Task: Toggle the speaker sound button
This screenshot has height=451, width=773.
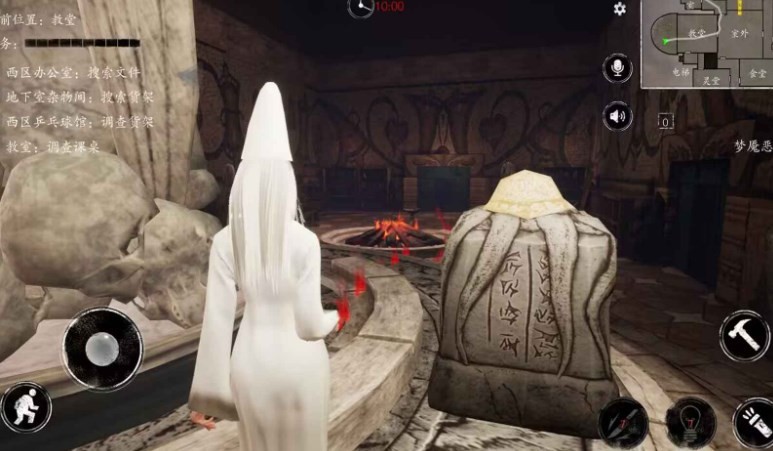Action: coord(618,117)
